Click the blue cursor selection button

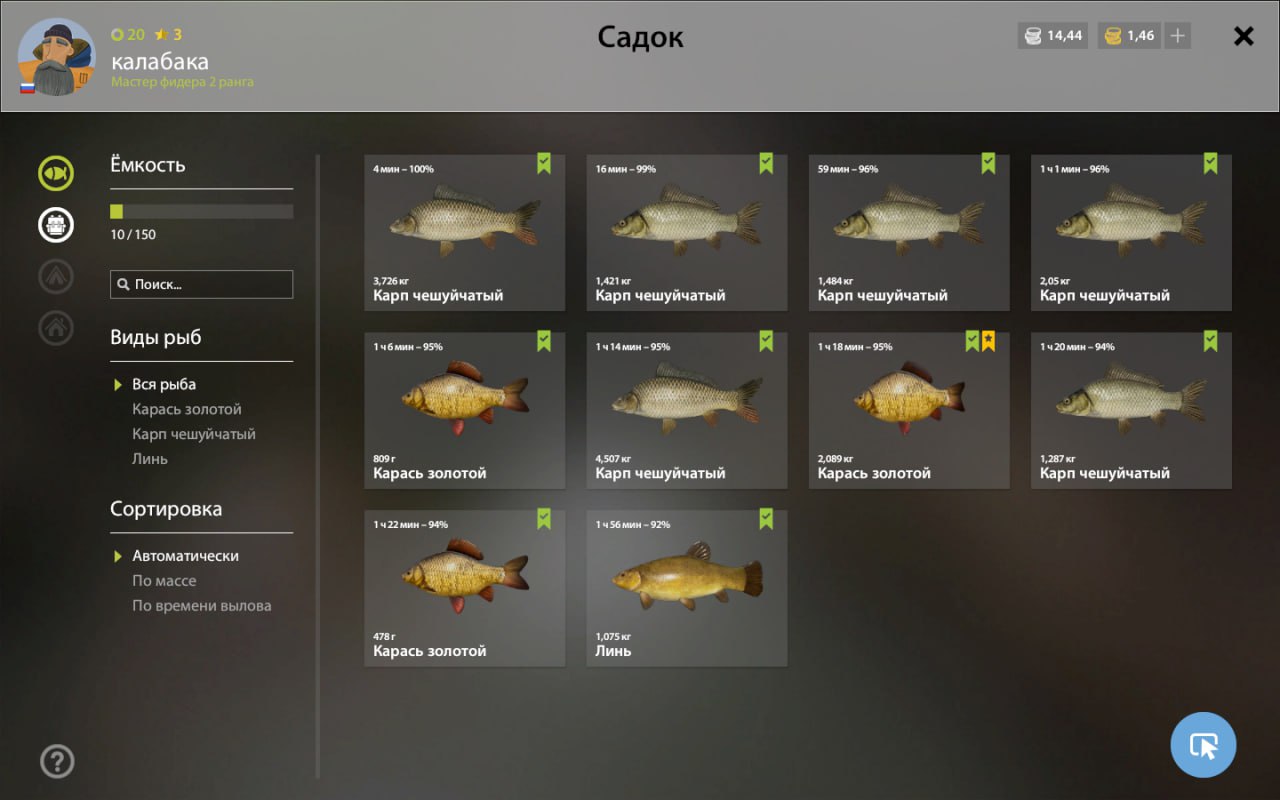(x=1203, y=745)
